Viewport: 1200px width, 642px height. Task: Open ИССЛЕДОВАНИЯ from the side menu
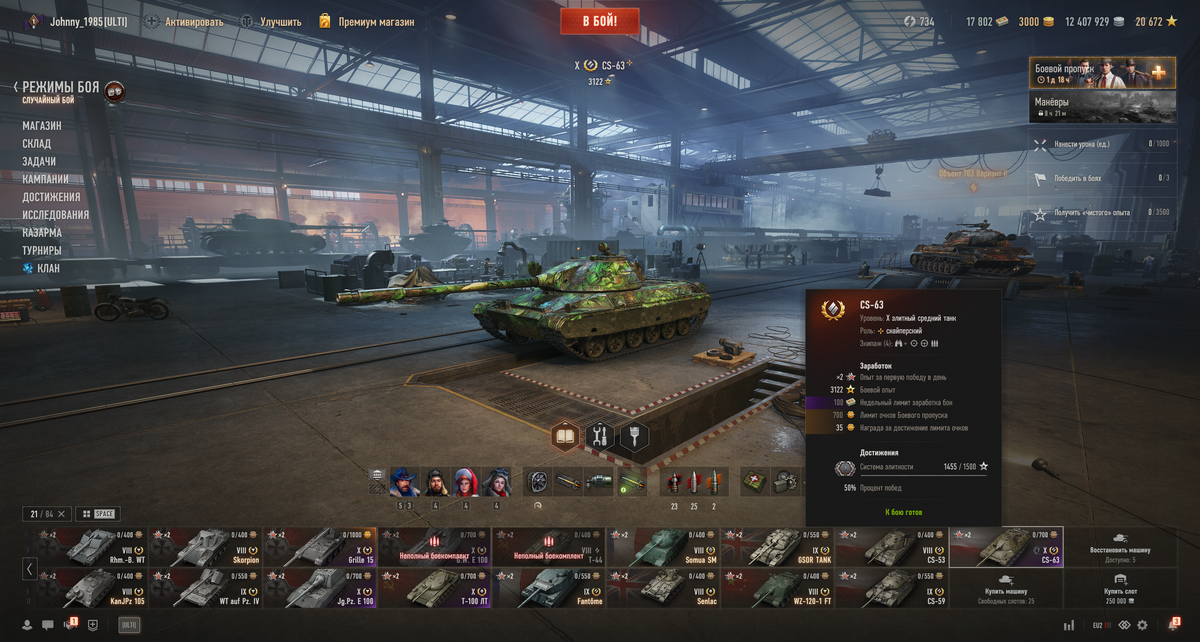[x=56, y=215]
